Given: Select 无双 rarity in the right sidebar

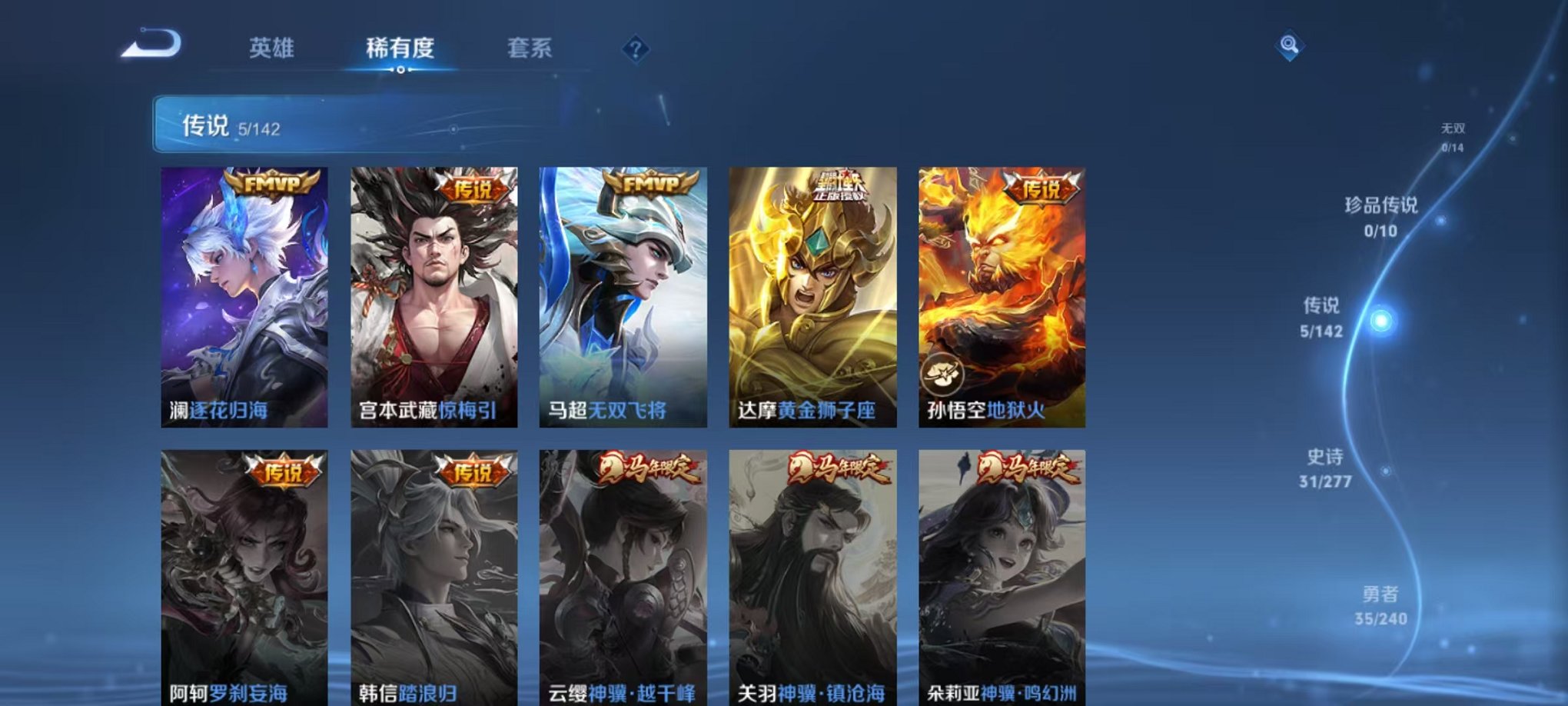Looking at the screenshot, I should 1455,131.
